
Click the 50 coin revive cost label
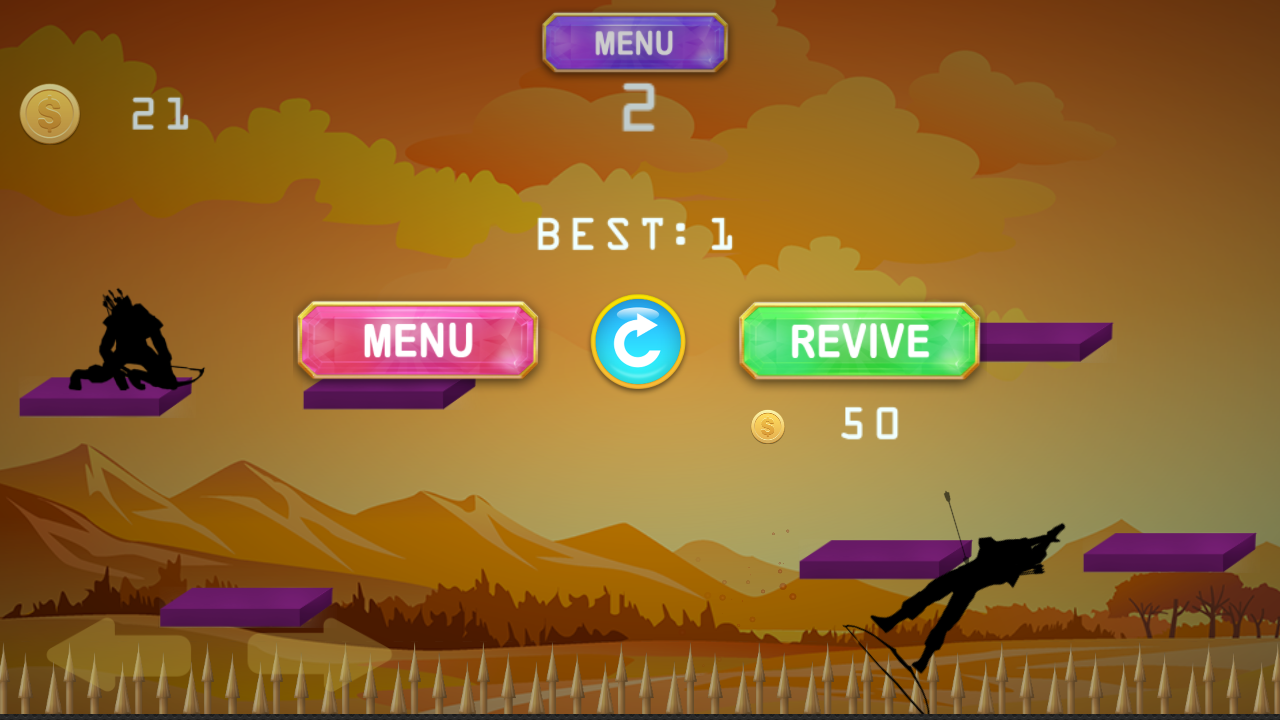pos(872,424)
